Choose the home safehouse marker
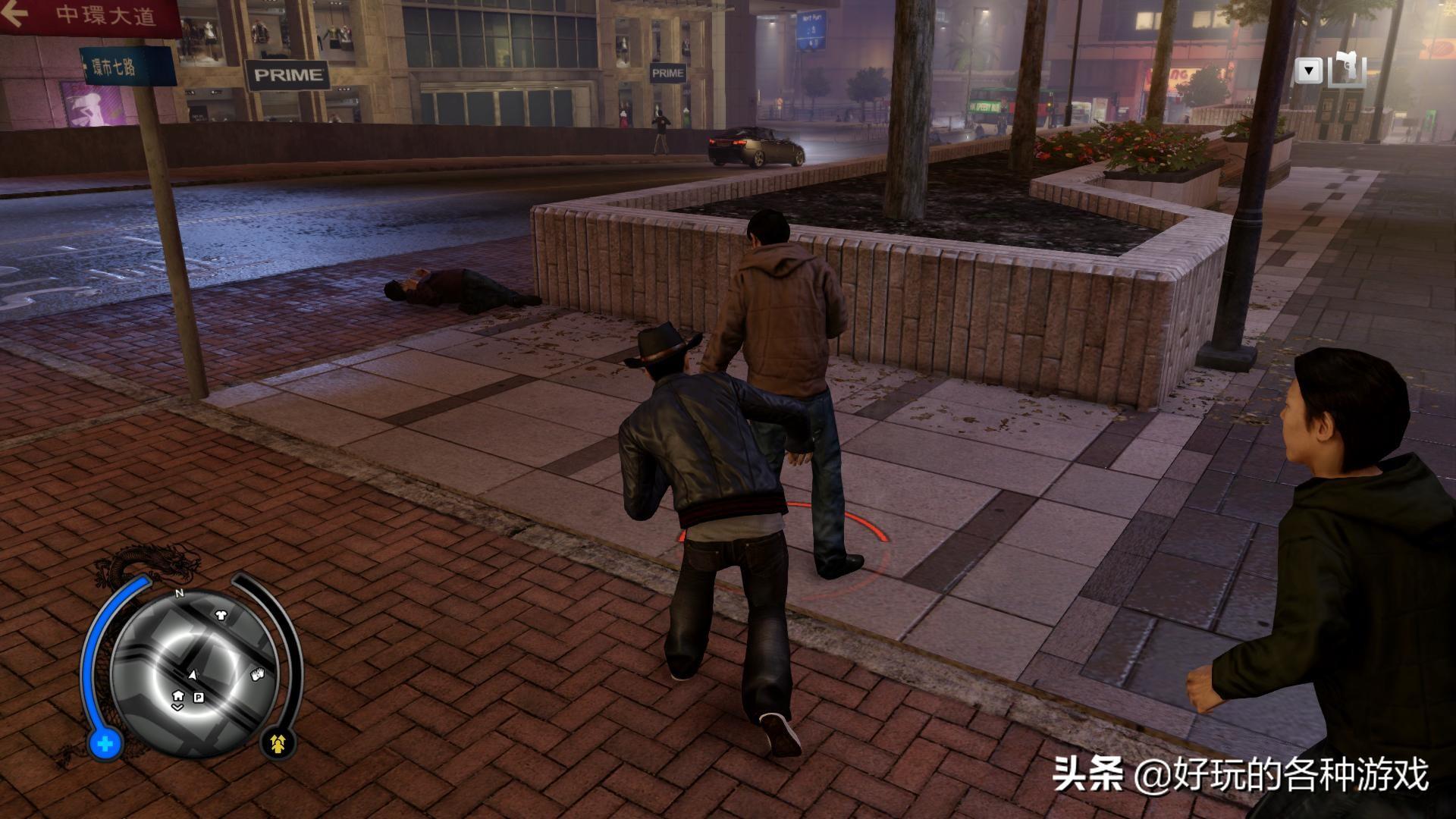The height and width of the screenshot is (819, 1456). point(177,695)
